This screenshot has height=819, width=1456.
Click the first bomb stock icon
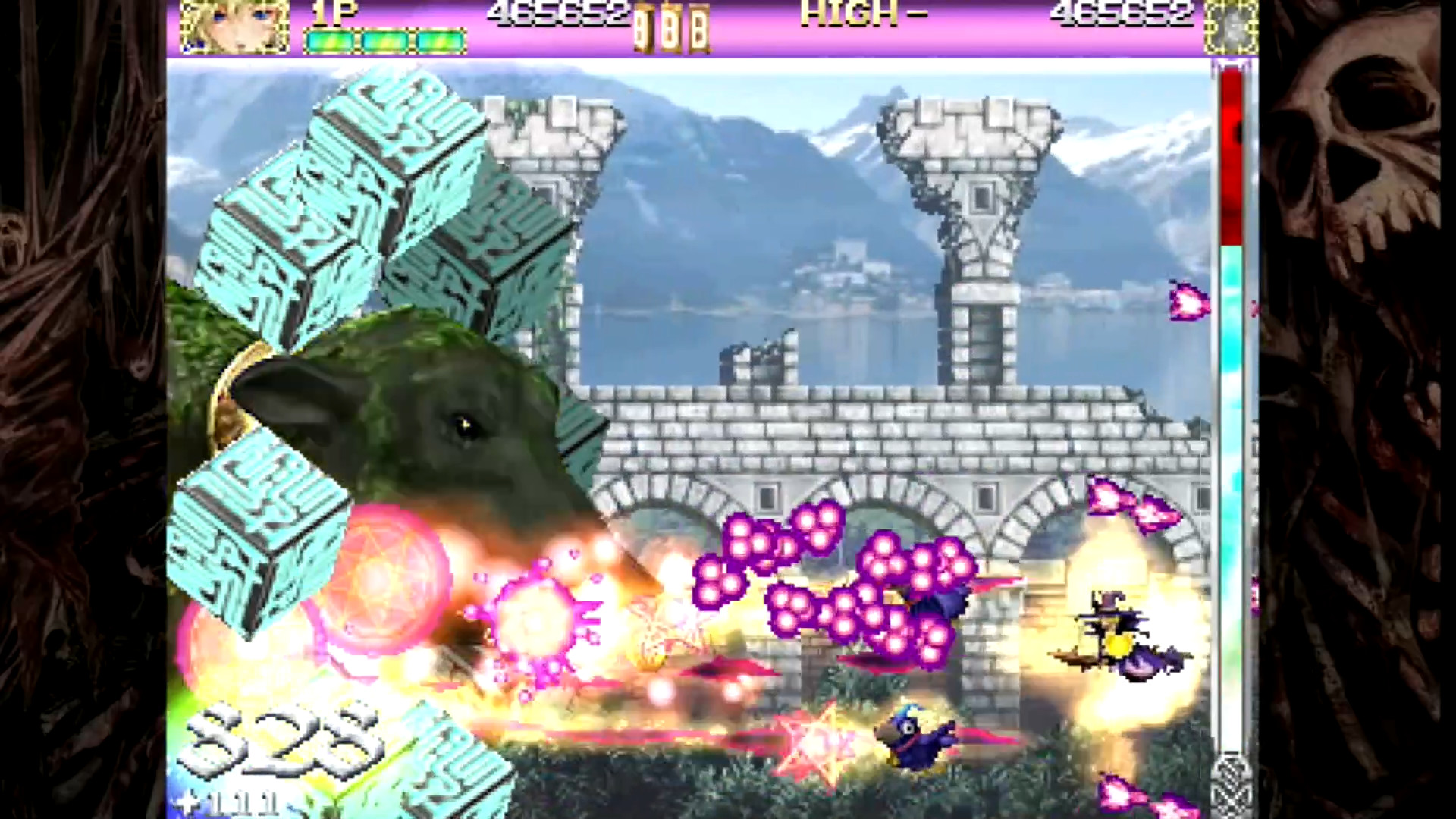coord(643,25)
